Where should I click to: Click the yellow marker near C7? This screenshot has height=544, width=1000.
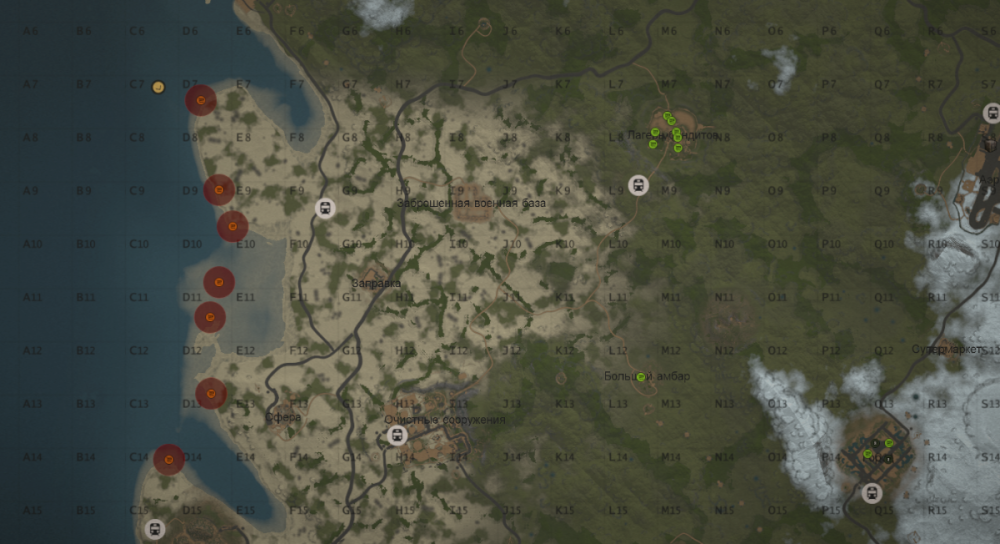pyautogui.click(x=158, y=87)
